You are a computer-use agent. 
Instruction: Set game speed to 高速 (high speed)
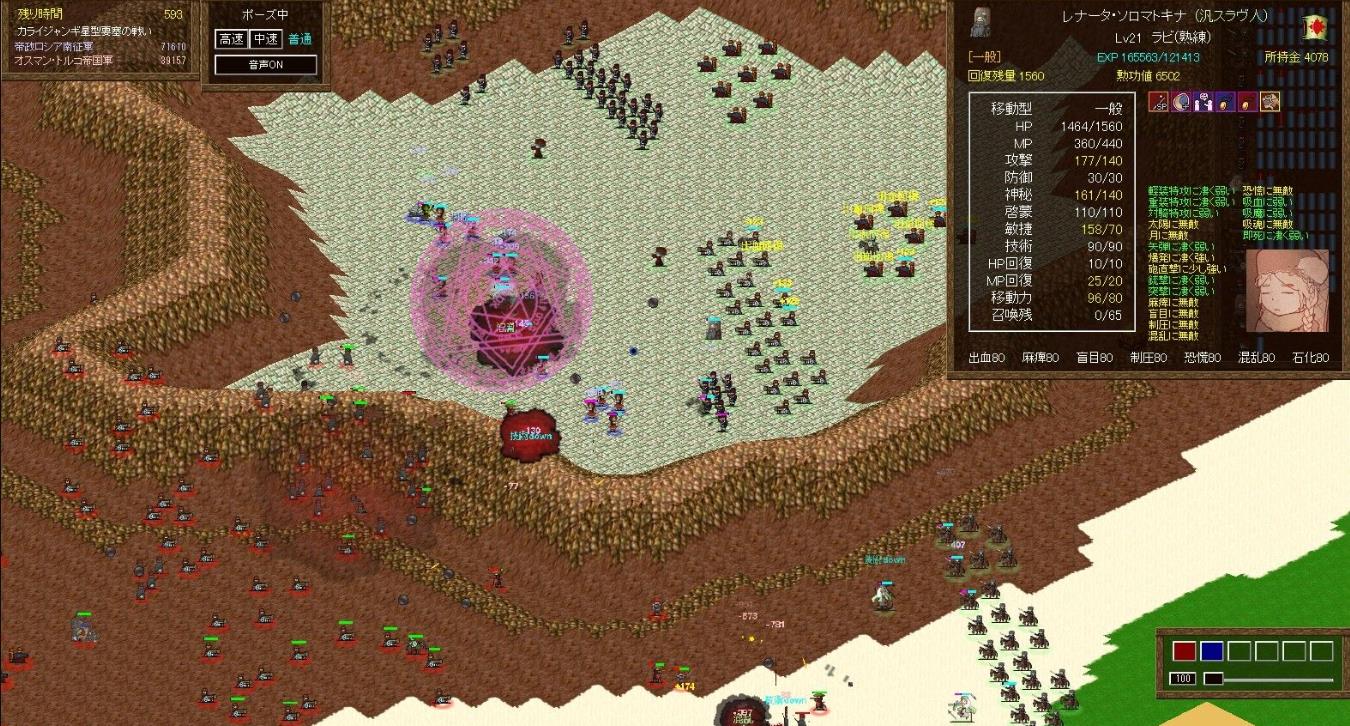230,39
